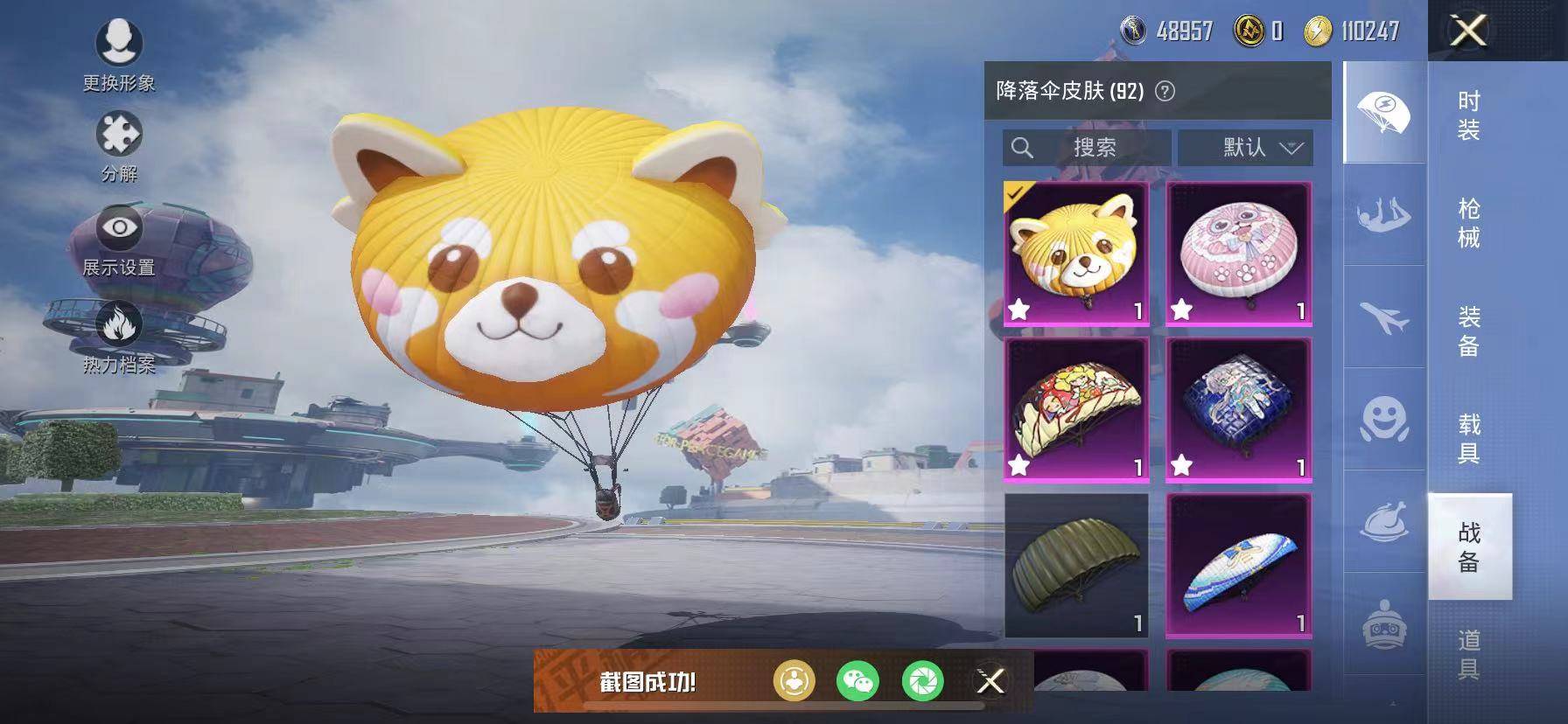Click the 搜索 search input field

click(x=1089, y=148)
